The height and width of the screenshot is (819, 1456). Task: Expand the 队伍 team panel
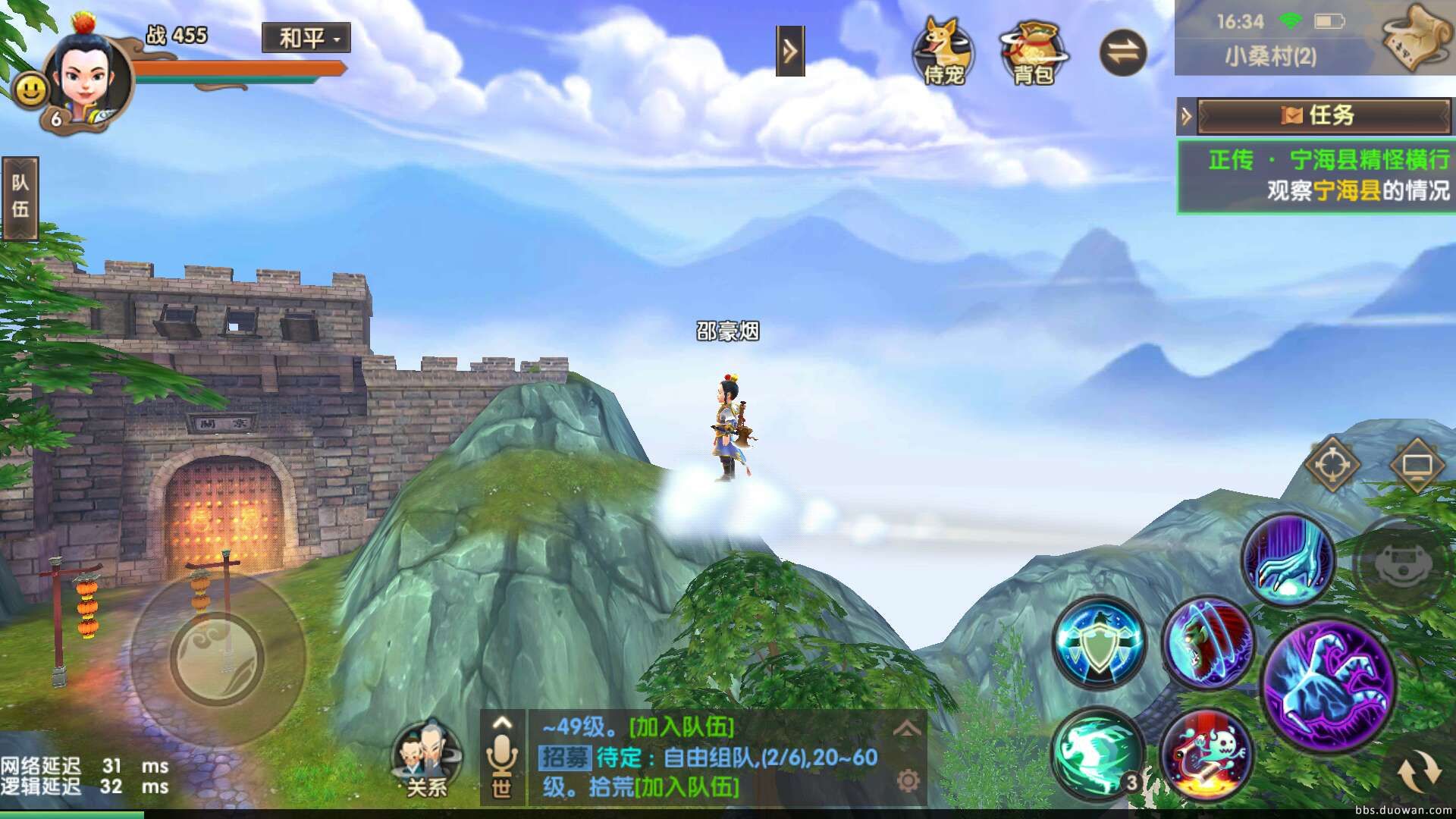pyautogui.click(x=20, y=197)
